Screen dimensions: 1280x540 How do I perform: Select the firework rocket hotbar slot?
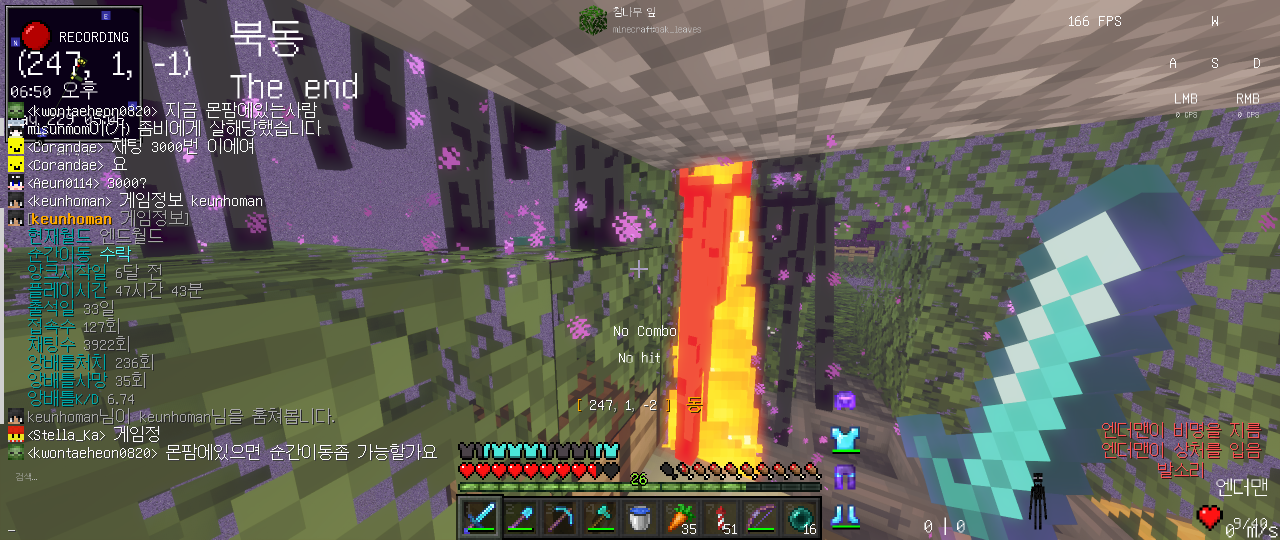click(x=721, y=517)
